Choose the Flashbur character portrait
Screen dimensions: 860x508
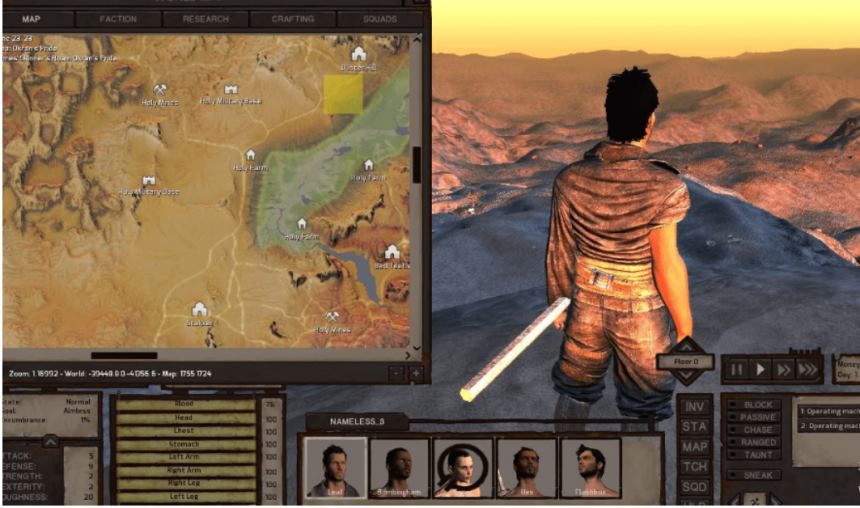[591, 467]
